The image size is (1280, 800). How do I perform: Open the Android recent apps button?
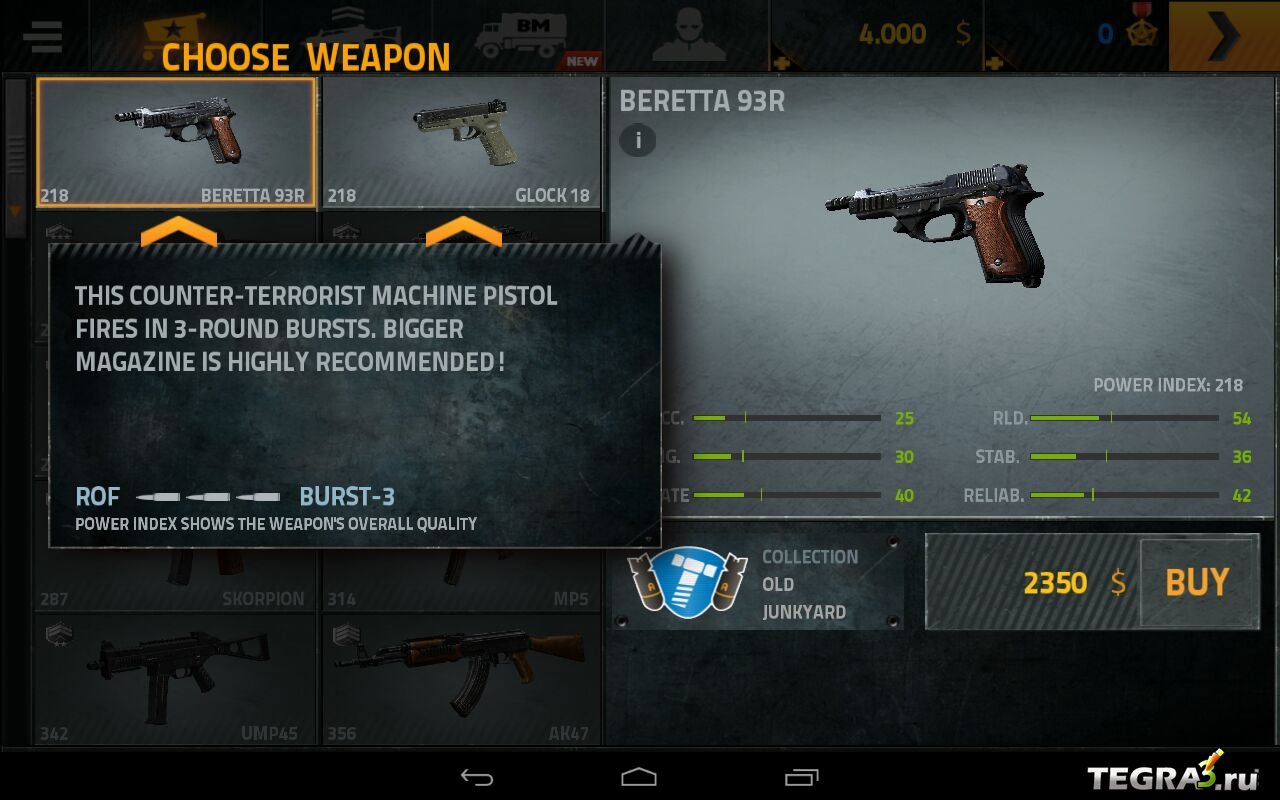tap(801, 777)
